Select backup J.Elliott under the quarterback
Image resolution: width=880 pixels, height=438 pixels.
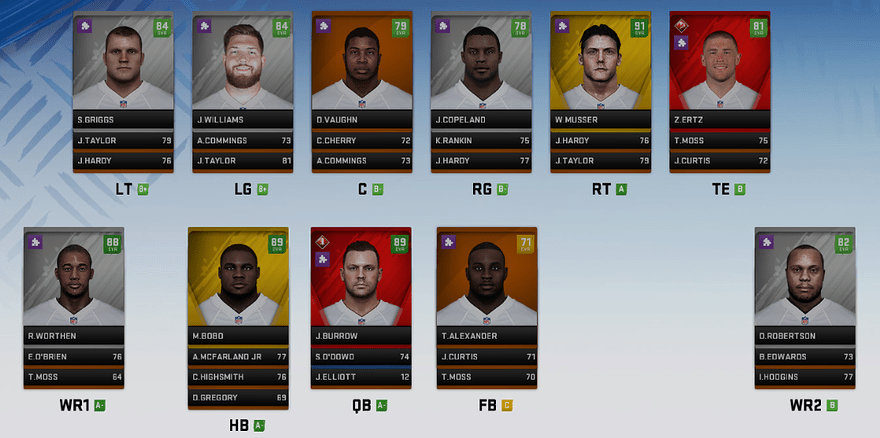[x=361, y=377]
